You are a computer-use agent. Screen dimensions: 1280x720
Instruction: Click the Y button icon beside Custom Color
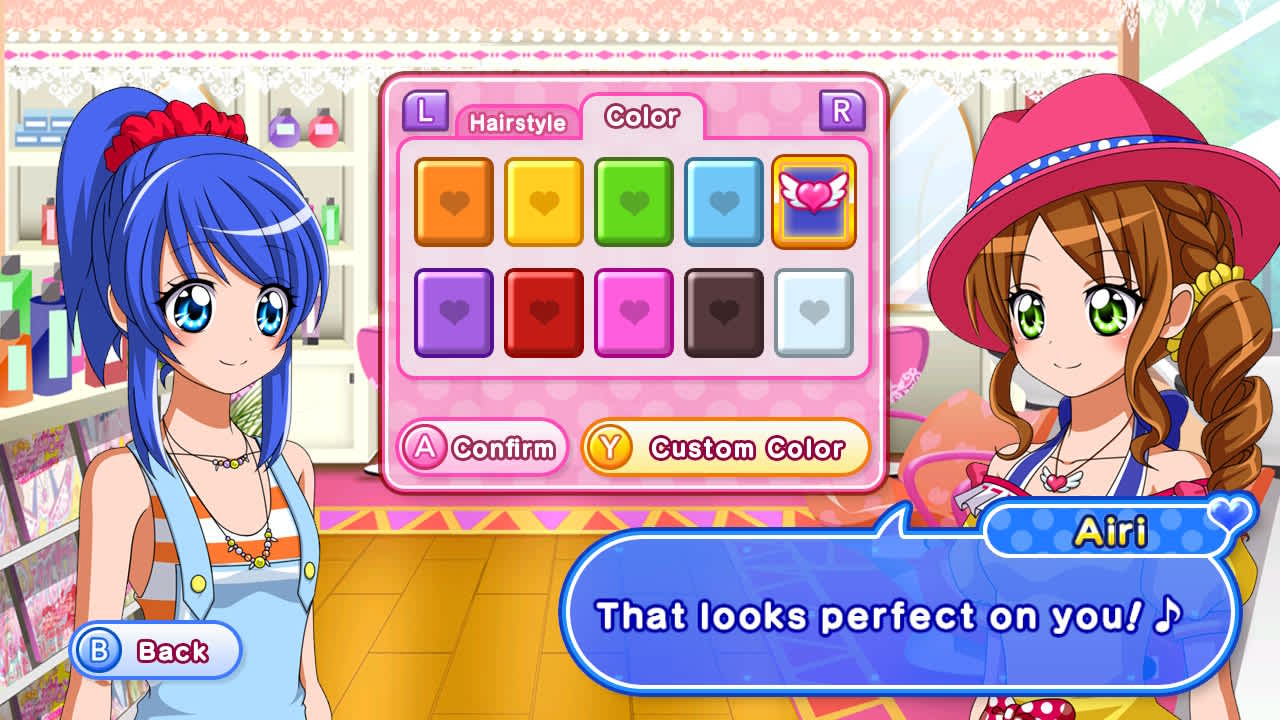click(x=611, y=448)
